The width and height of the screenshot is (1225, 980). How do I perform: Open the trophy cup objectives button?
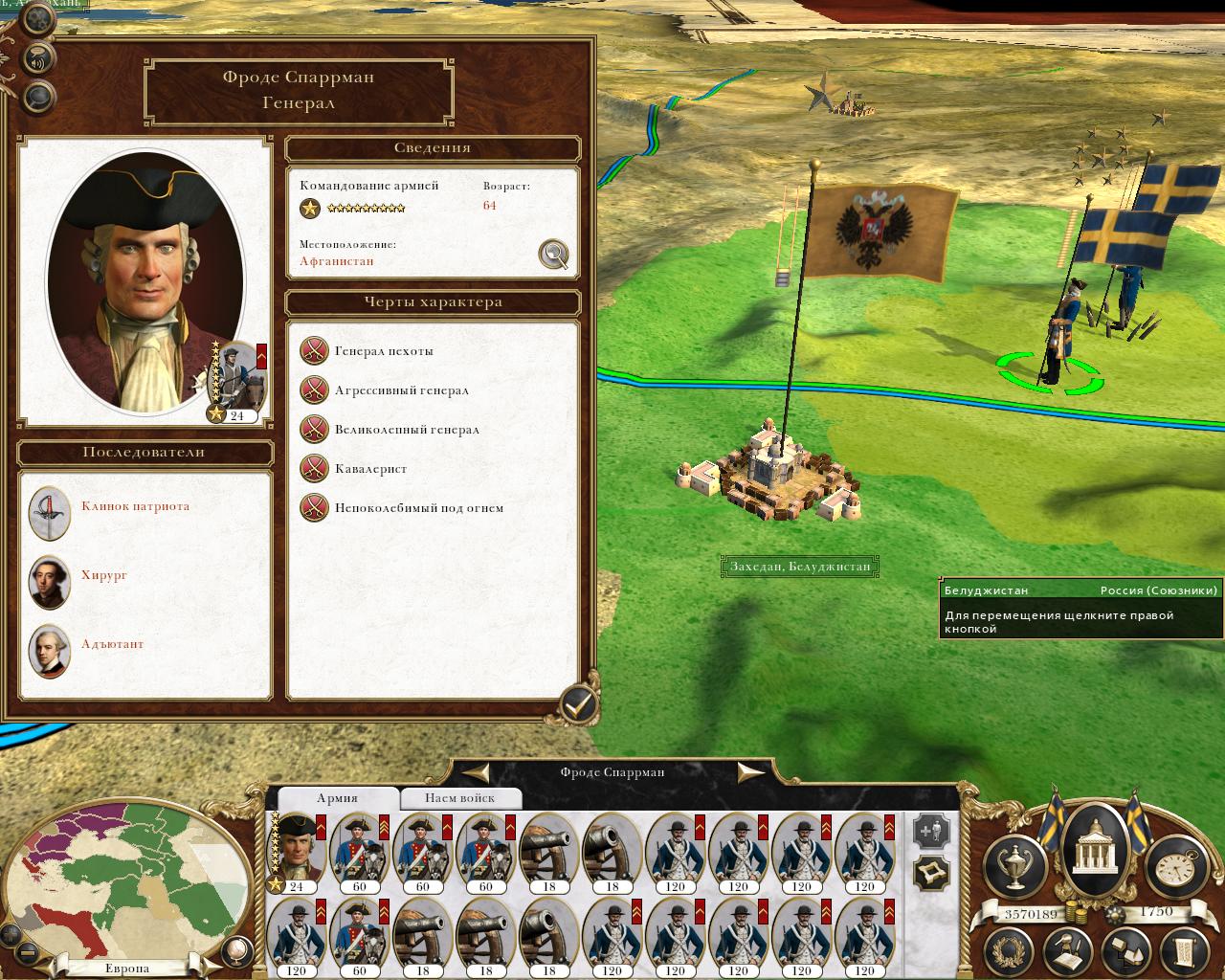pyautogui.click(x=1015, y=865)
